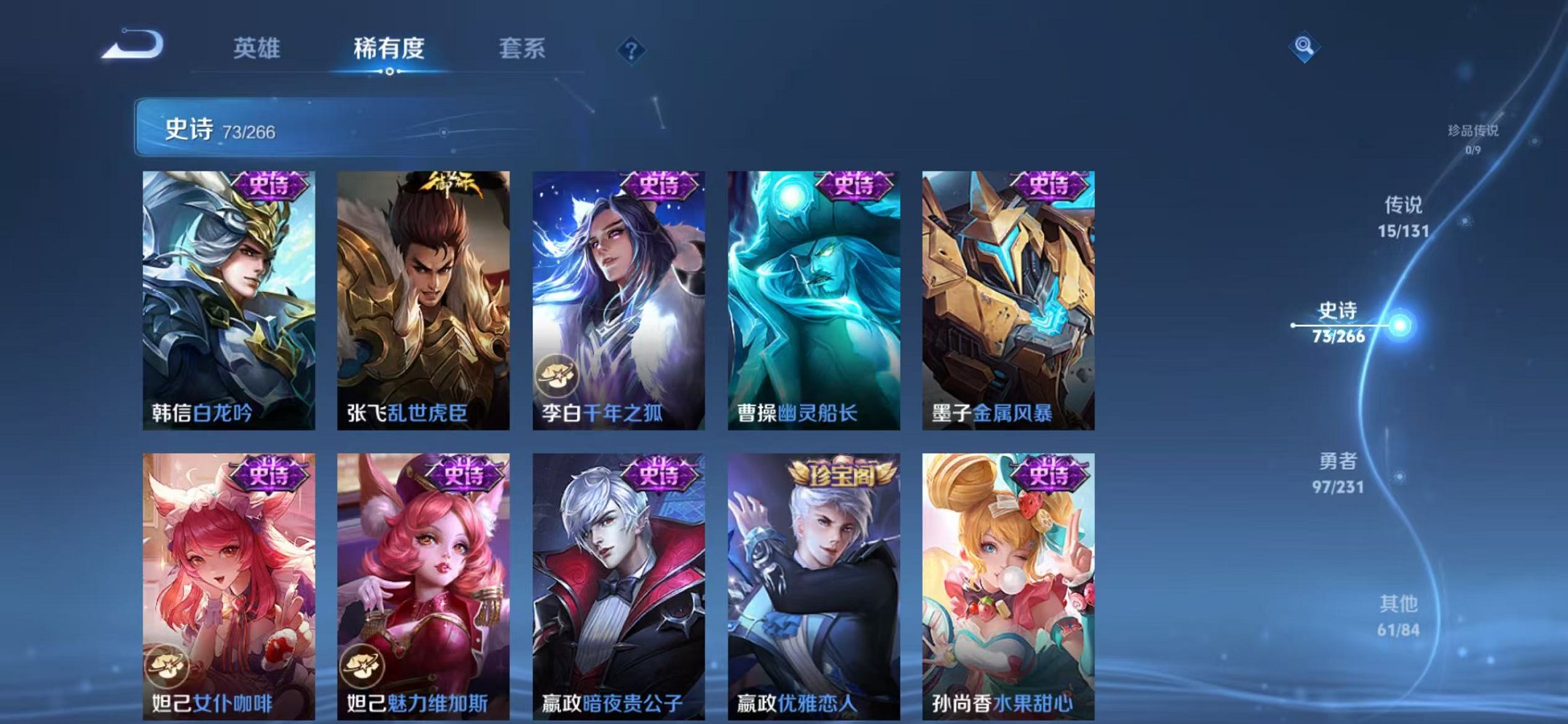Click the glowing dot on tab indicator line
Viewport: 1568px width, 724px height.
[x=391, y=71]
